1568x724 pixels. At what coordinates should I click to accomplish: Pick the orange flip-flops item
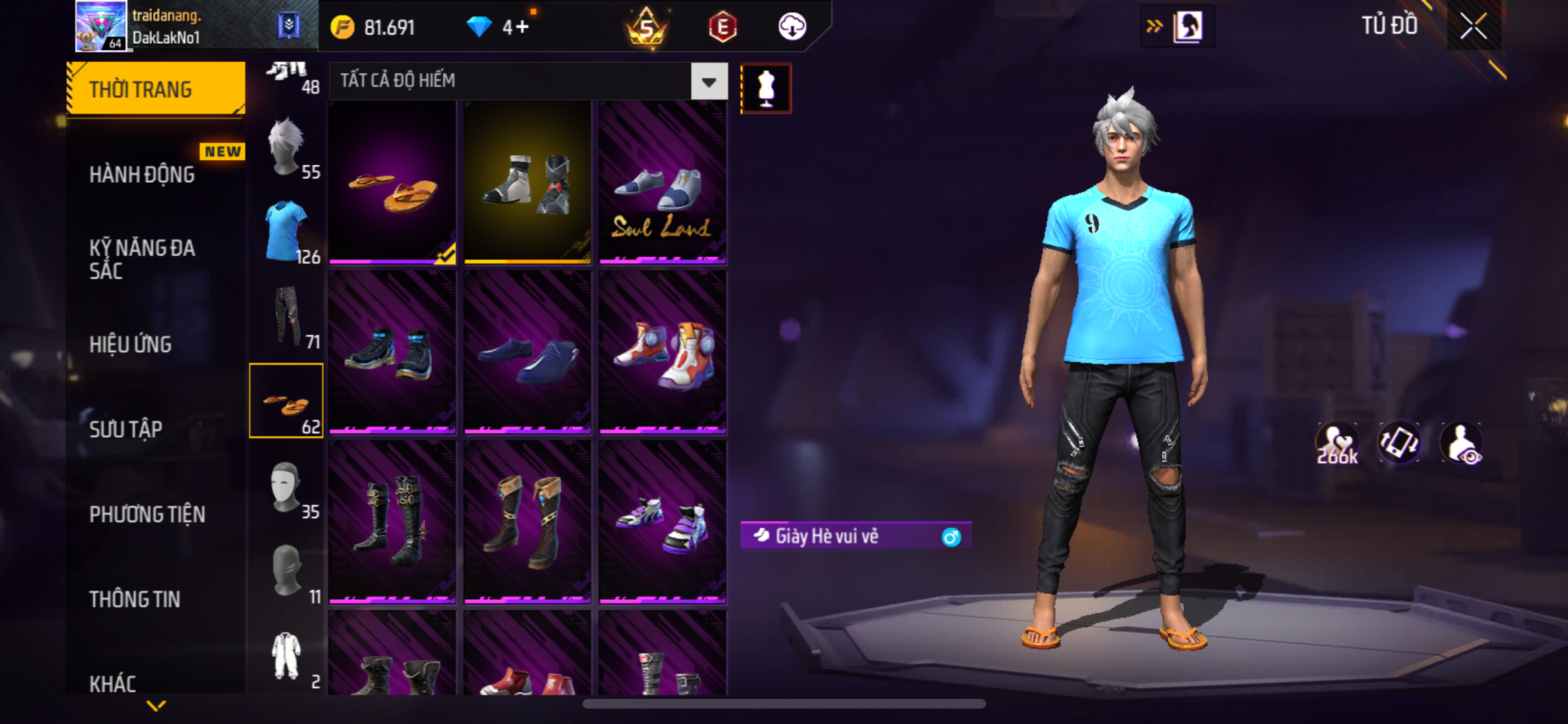[393, 183]
